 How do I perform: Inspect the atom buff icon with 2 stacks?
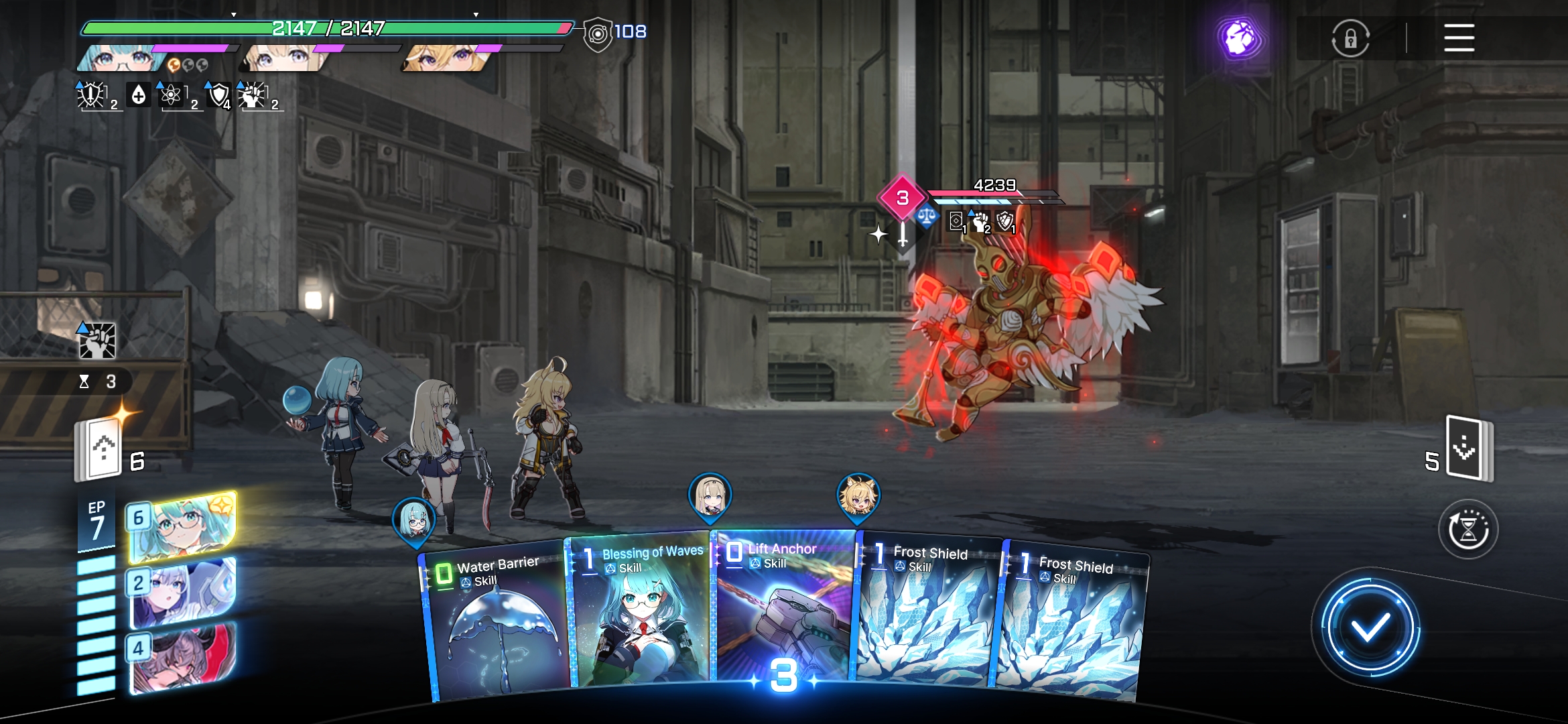172,95
